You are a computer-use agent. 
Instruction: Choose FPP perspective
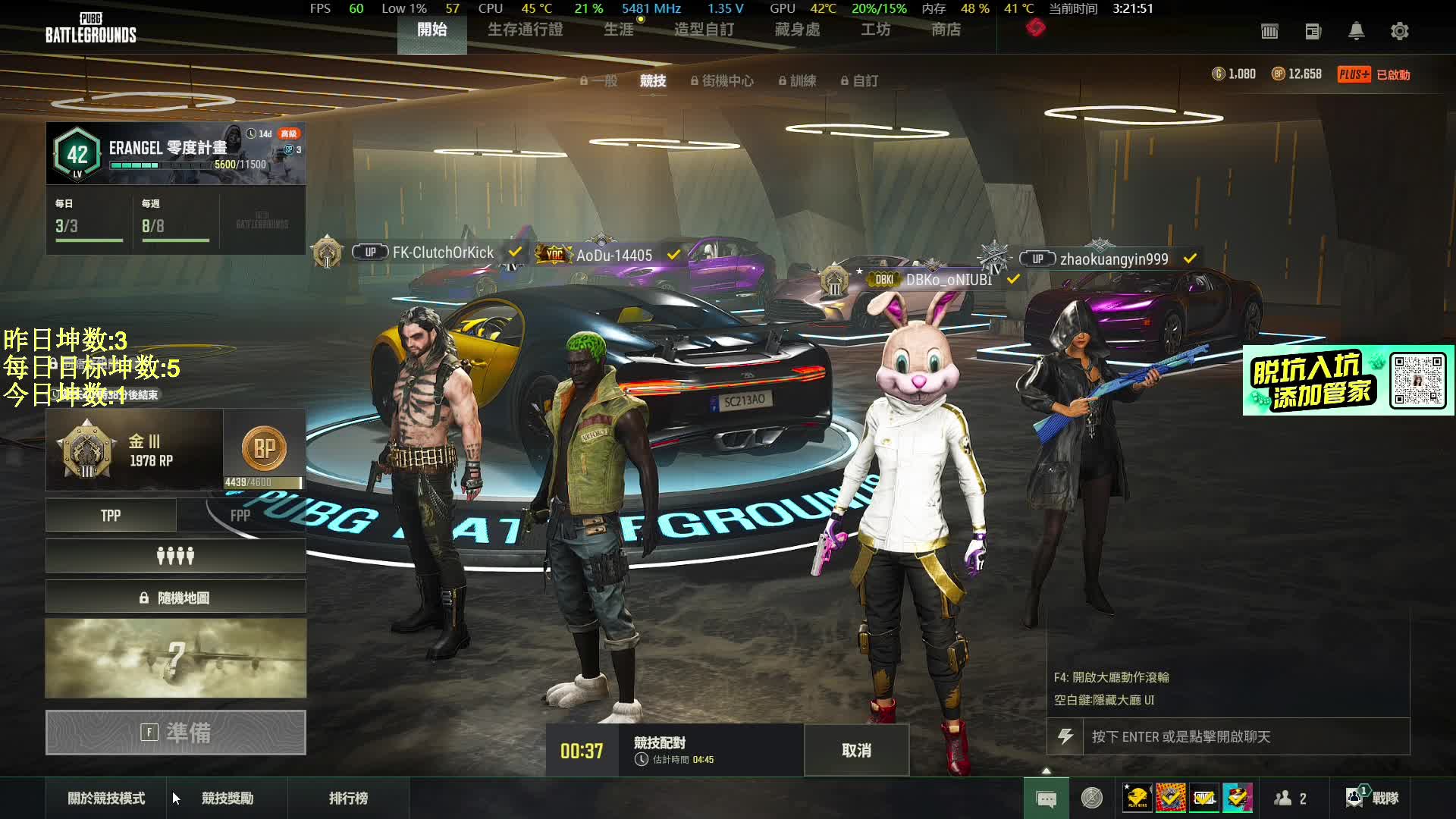[x=240, y=516]
